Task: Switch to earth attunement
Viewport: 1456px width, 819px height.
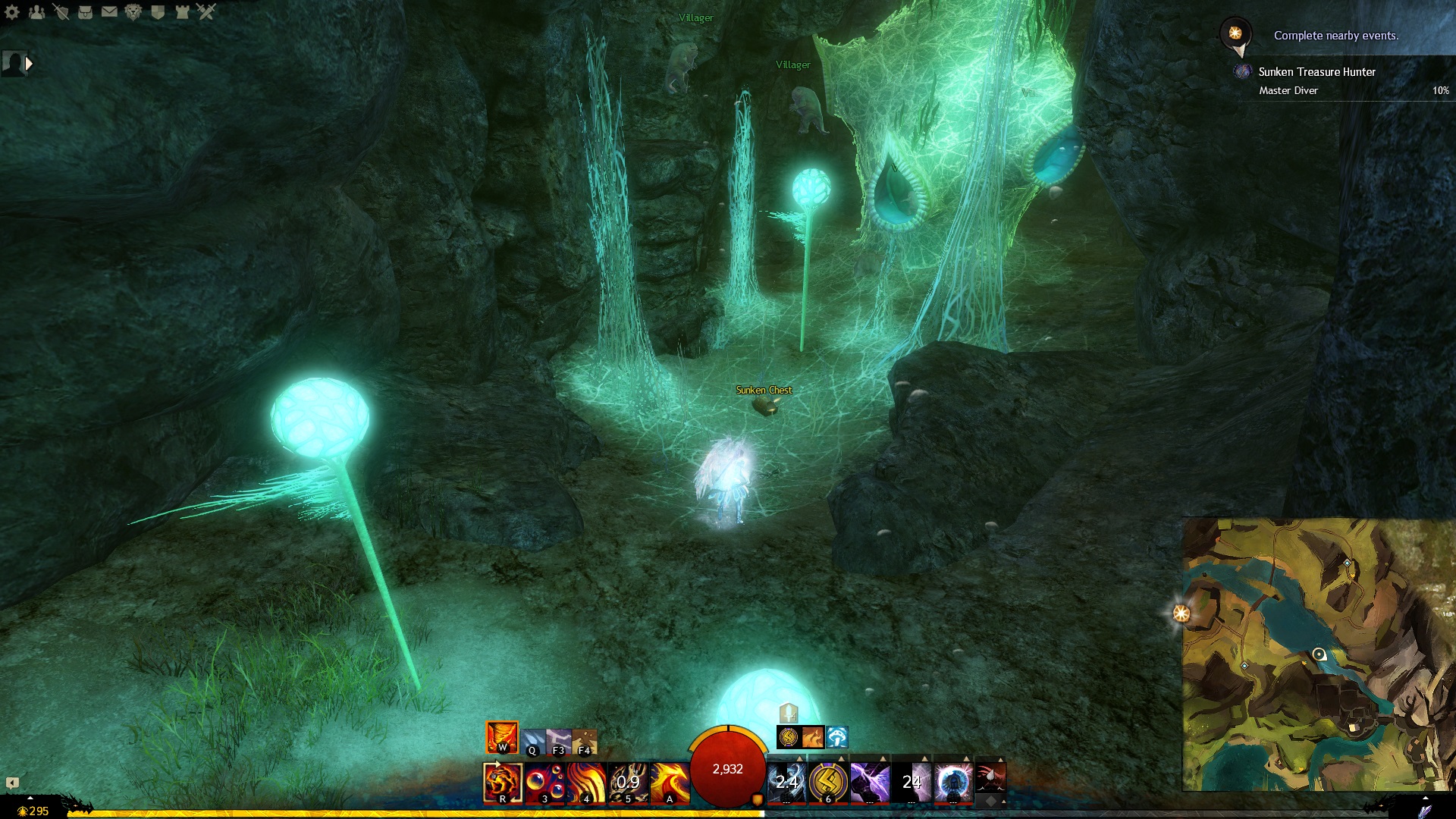Action: (x=584, y=742)
